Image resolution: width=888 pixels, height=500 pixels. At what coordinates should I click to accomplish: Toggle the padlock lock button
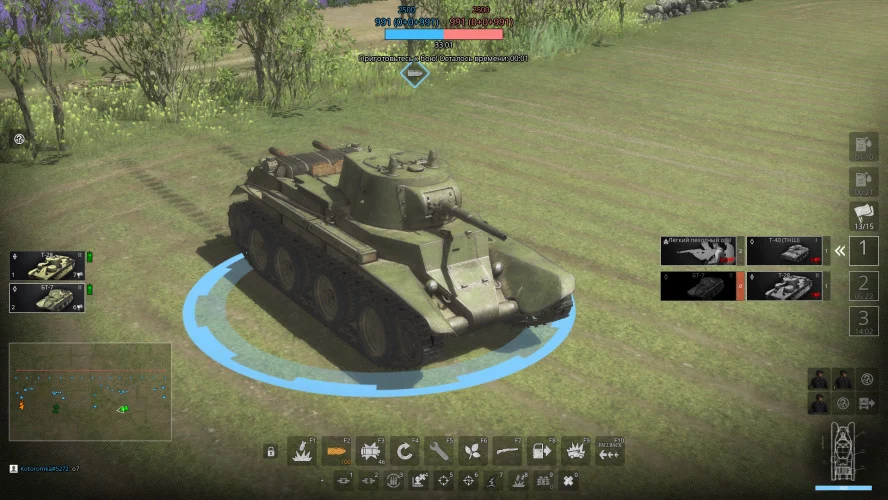(270, 452)
